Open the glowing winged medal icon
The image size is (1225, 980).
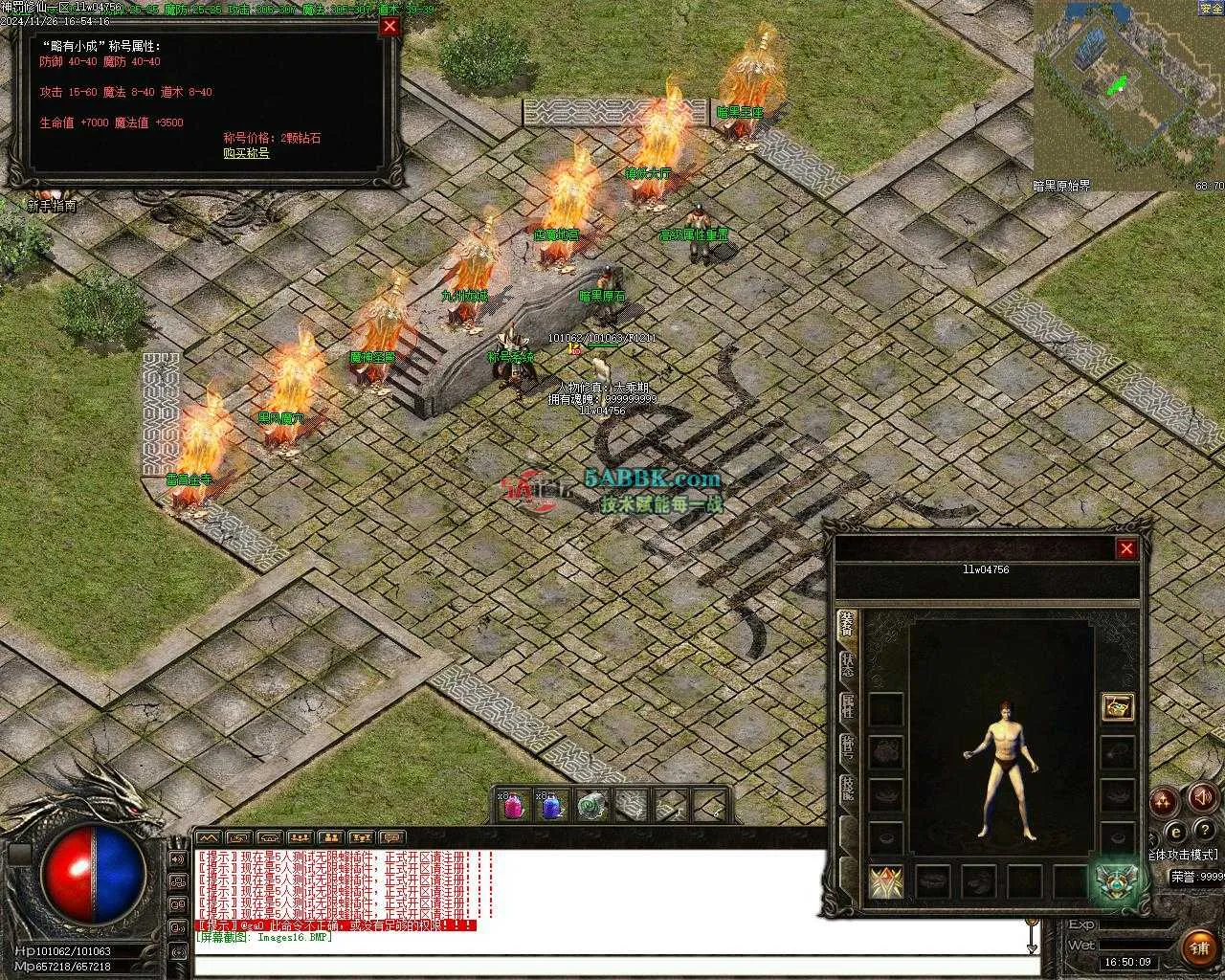1115,881
